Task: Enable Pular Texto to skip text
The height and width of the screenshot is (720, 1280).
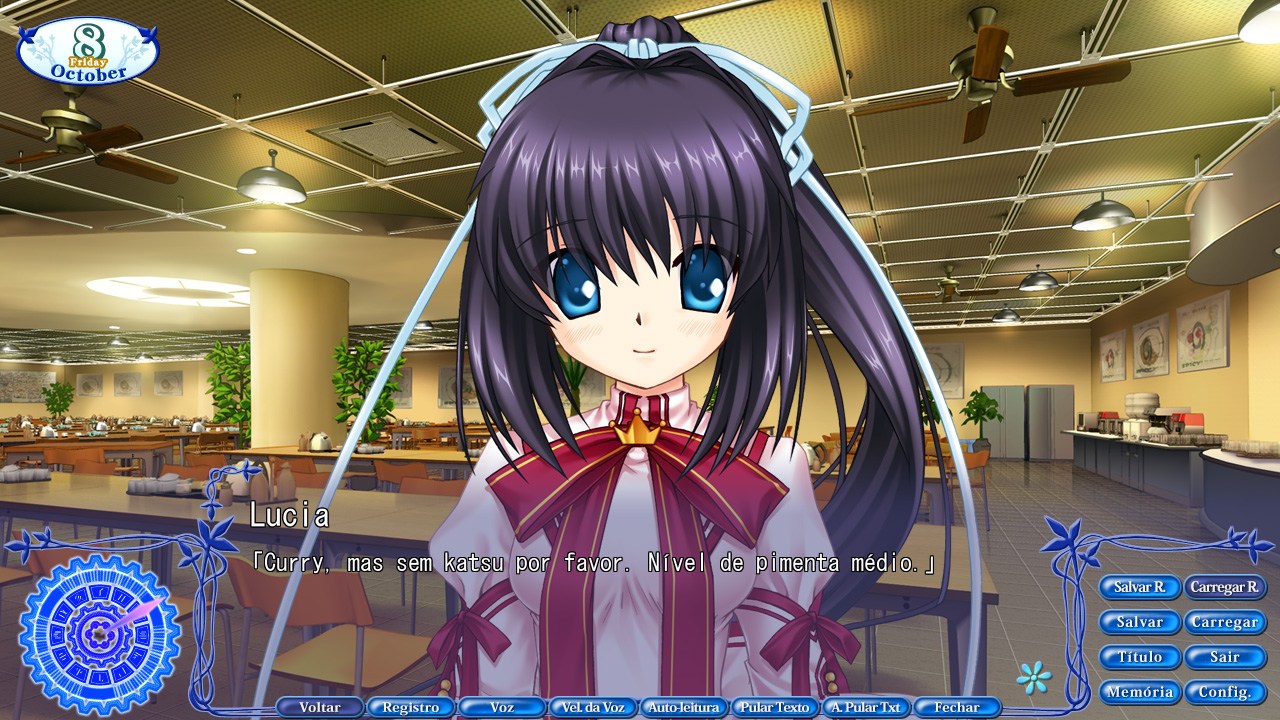Action: pos(774,707)
